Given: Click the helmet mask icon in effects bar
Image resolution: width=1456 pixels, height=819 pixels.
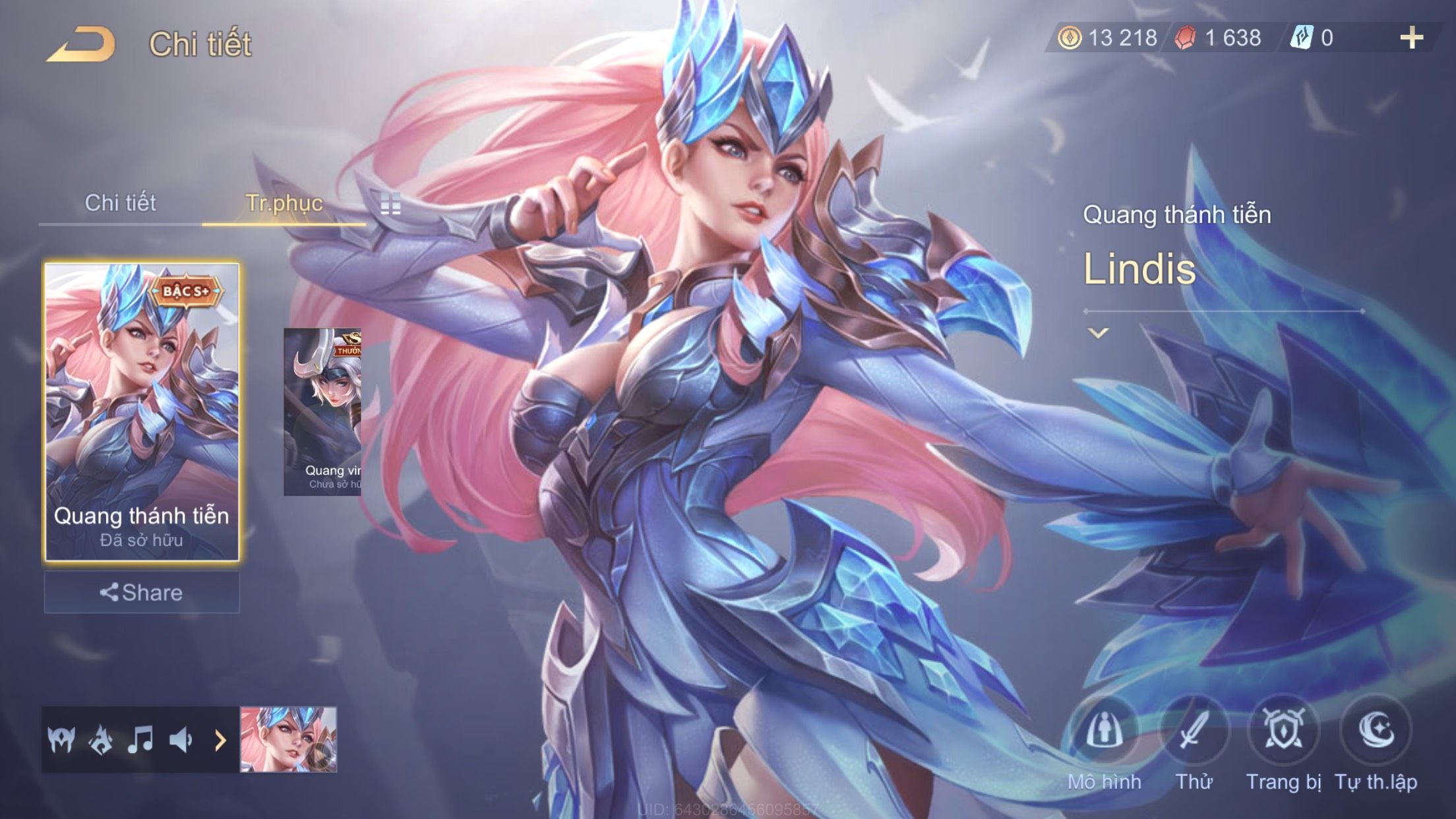Looking at the screenshot, I should point(61,740).
